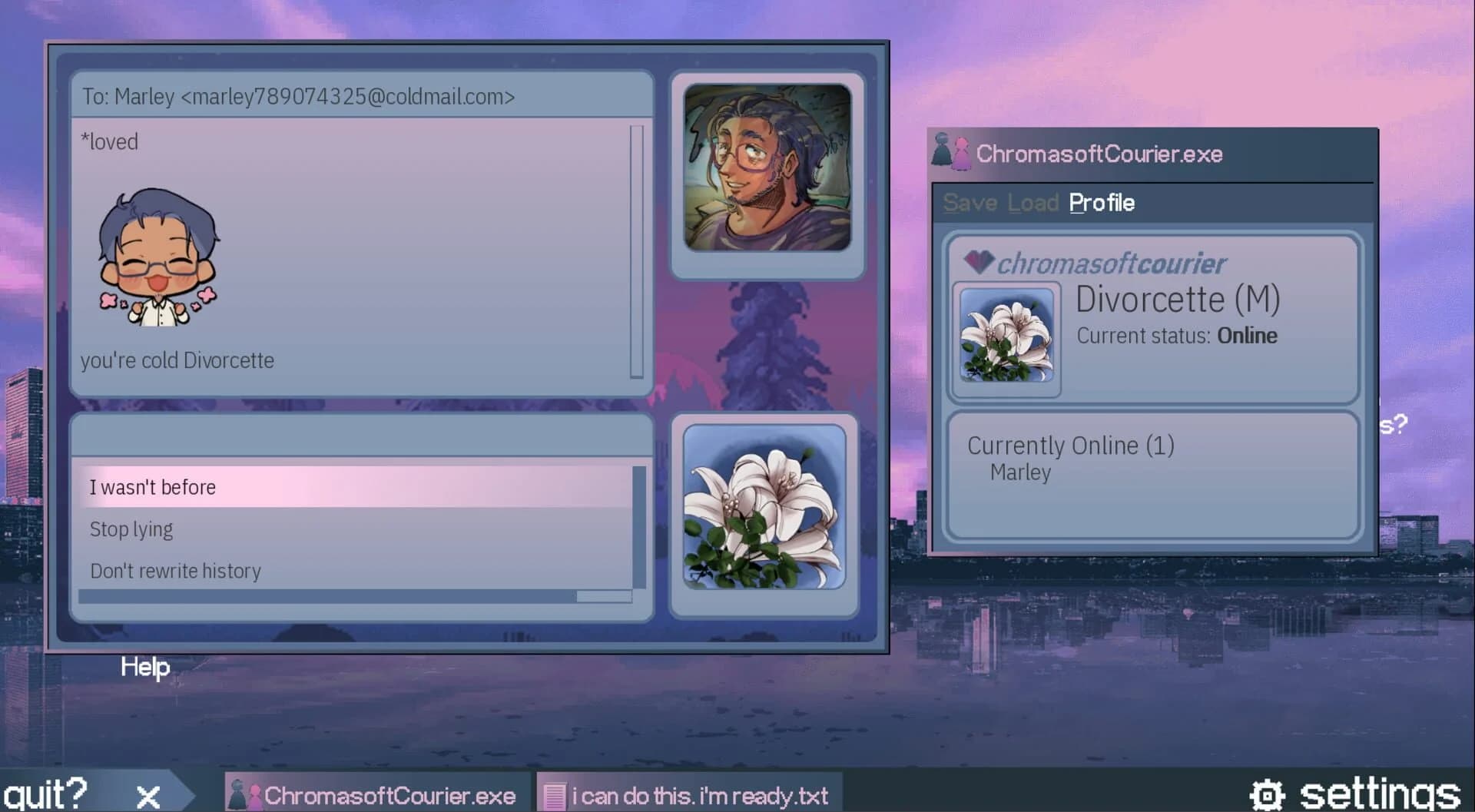Select the 'I wasn't before' reply
1475x812 pixels.
(x=152, y=486)
